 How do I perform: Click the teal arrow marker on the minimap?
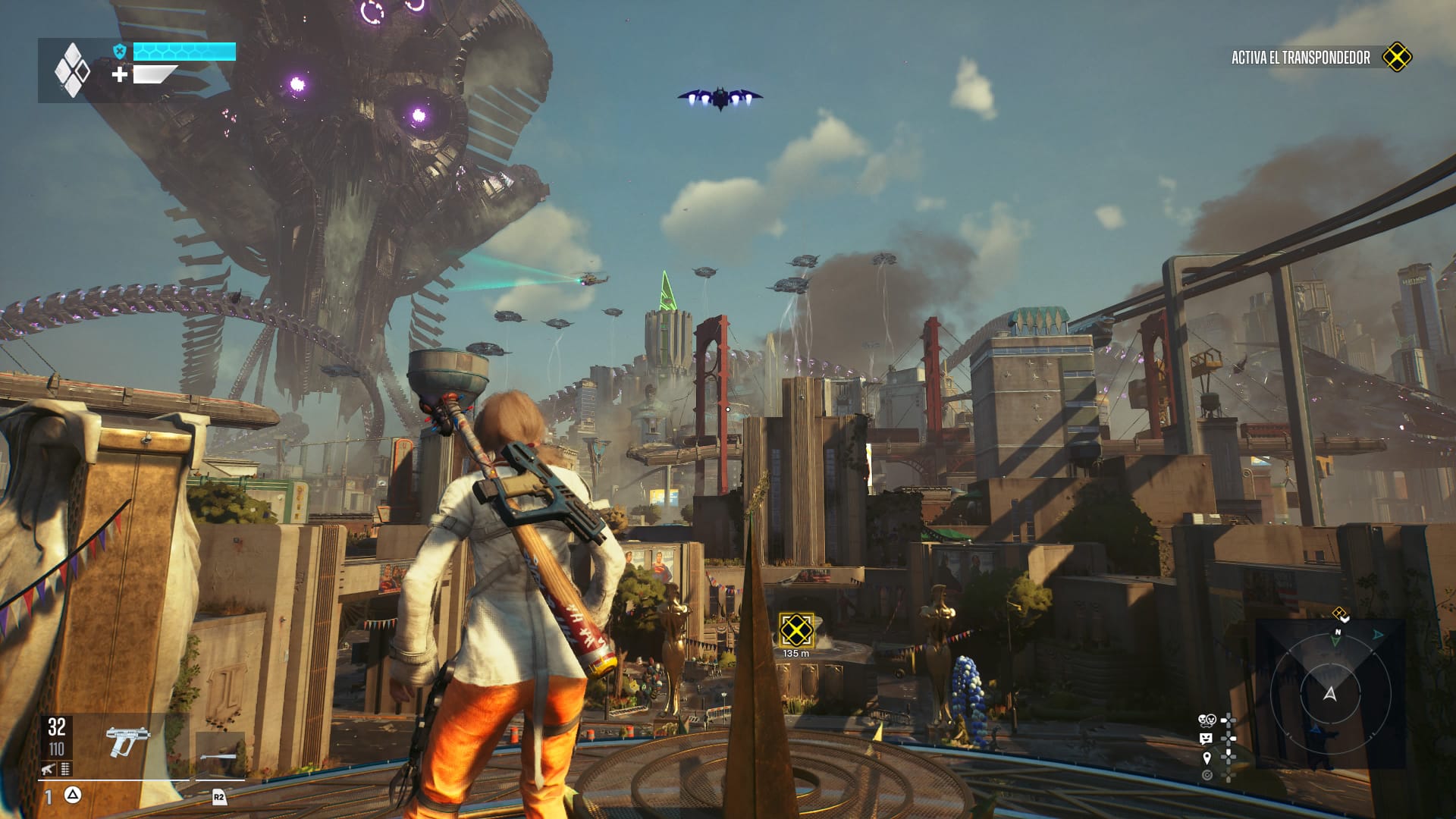1378,634
